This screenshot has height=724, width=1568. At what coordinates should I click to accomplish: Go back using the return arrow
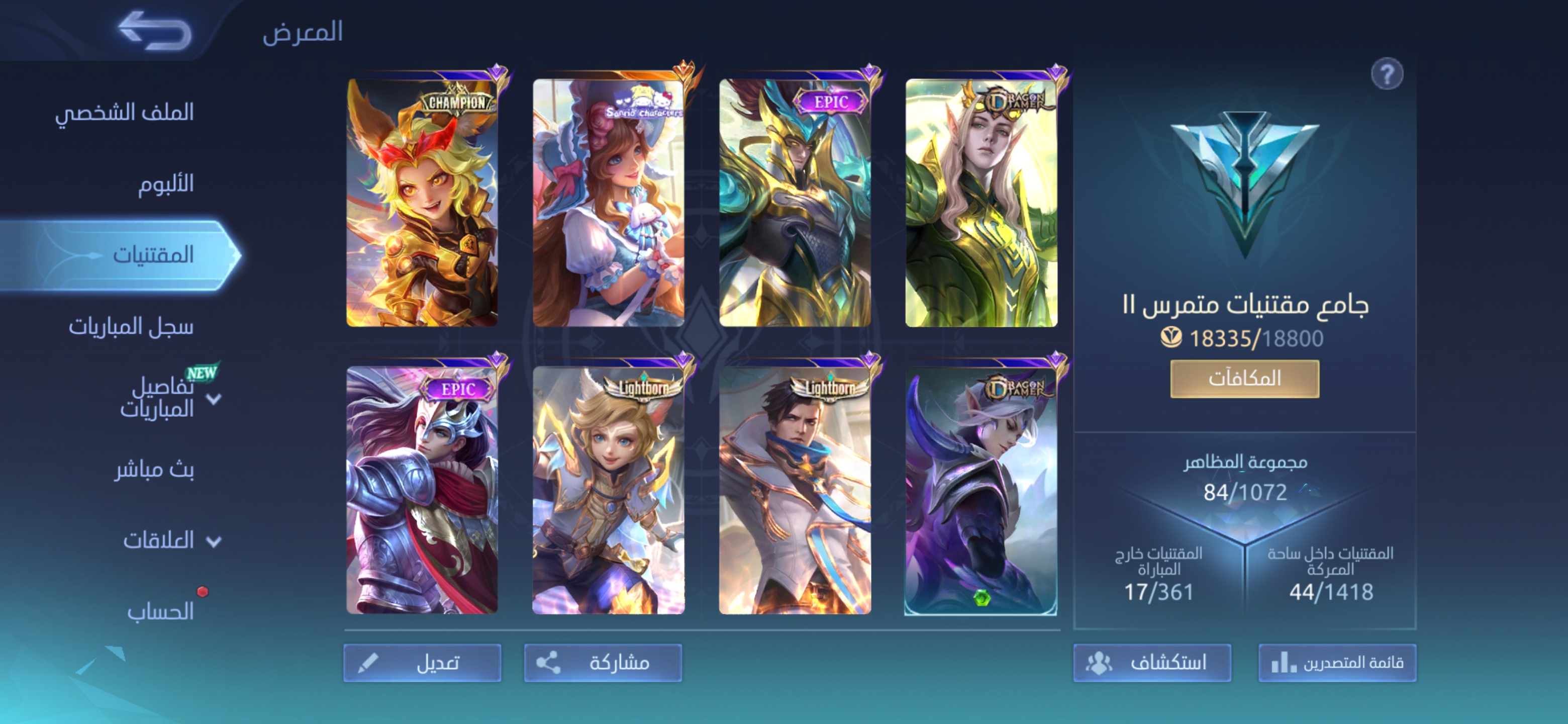155,31
